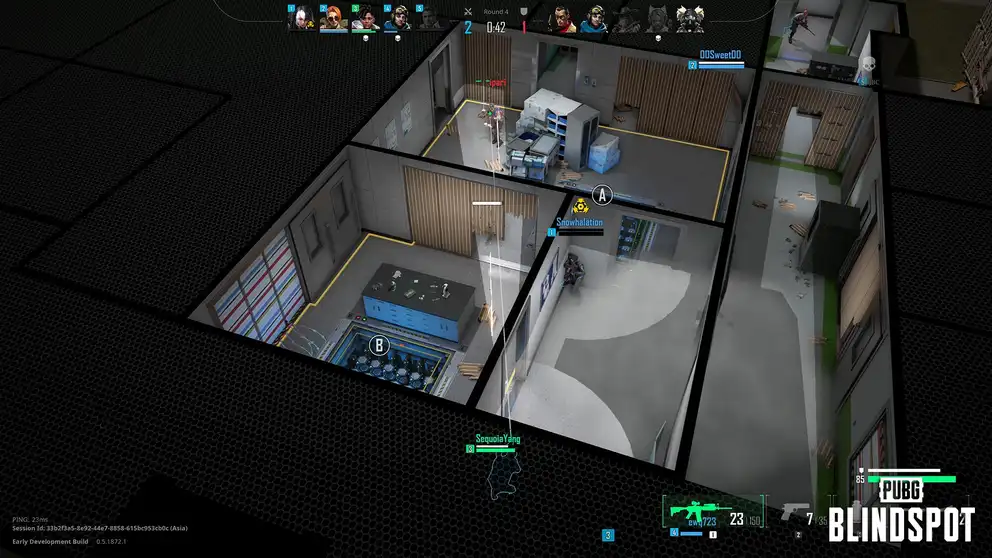992x558 pixels.
Task: Click the site A objective marker
Action: 602,194
